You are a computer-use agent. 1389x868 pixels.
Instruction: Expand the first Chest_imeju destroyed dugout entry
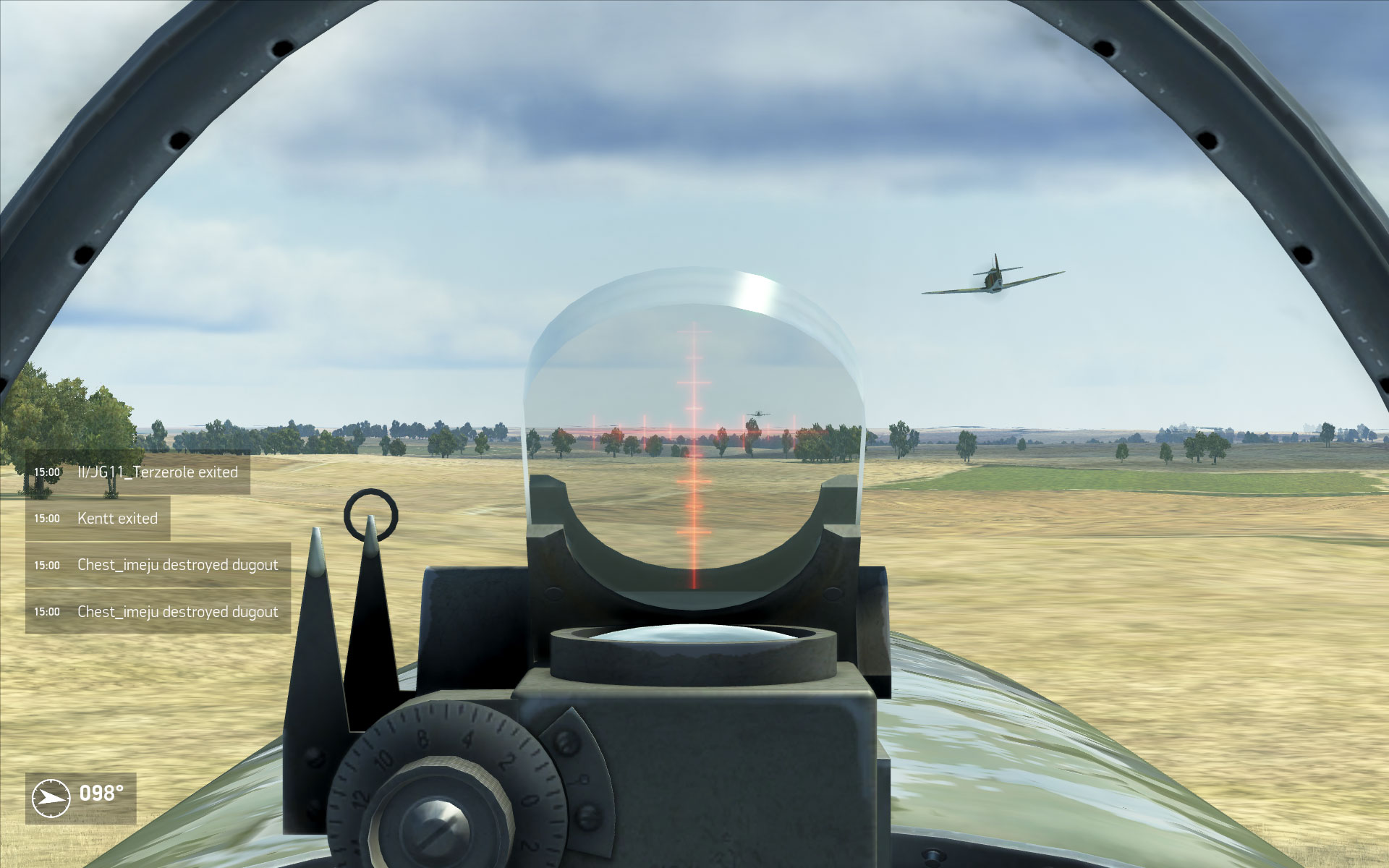pyautogui.click(x=177, y=565)
